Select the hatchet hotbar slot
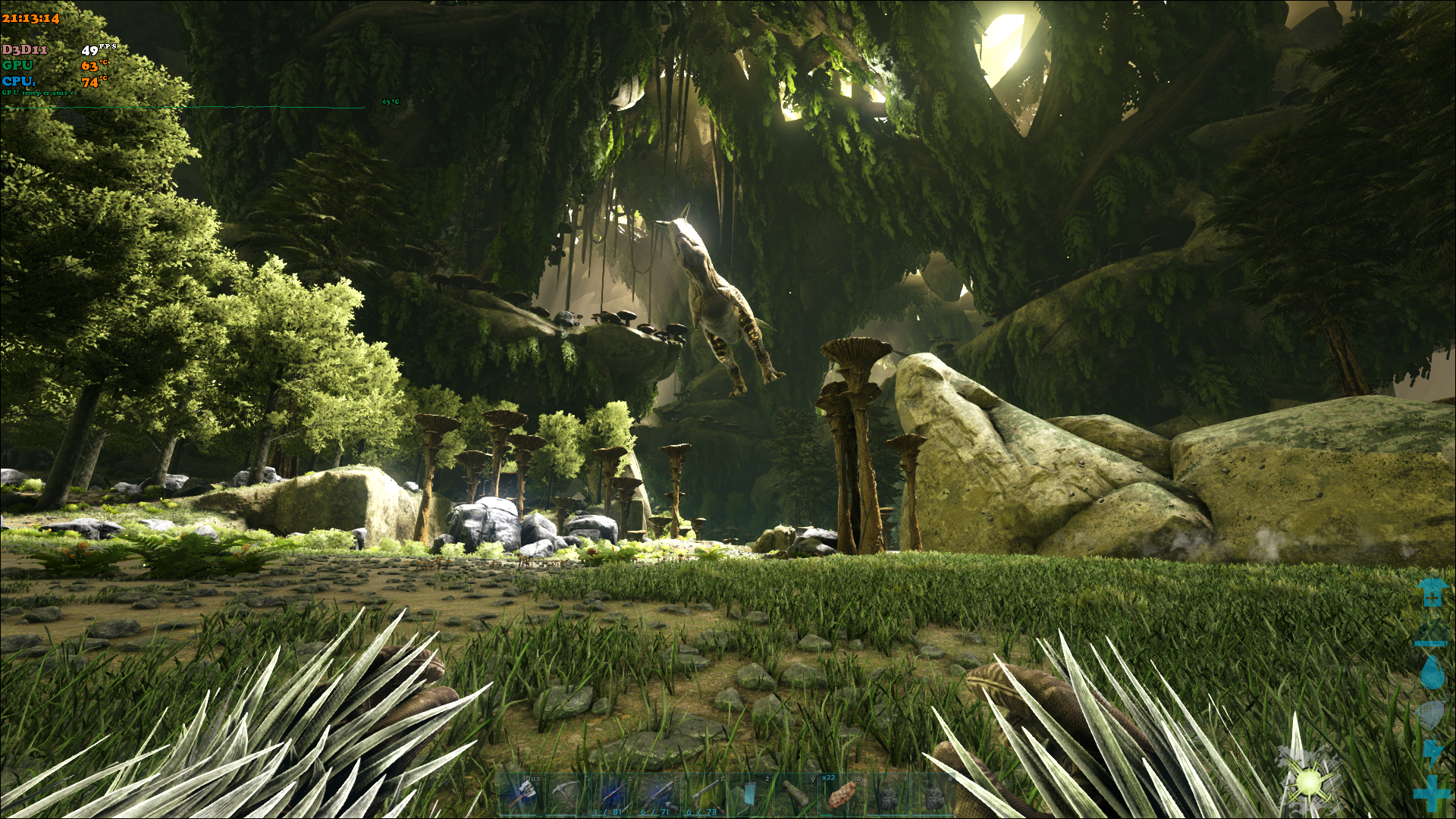The width and height of the screenshot is (1456, 819). [522, 794]
